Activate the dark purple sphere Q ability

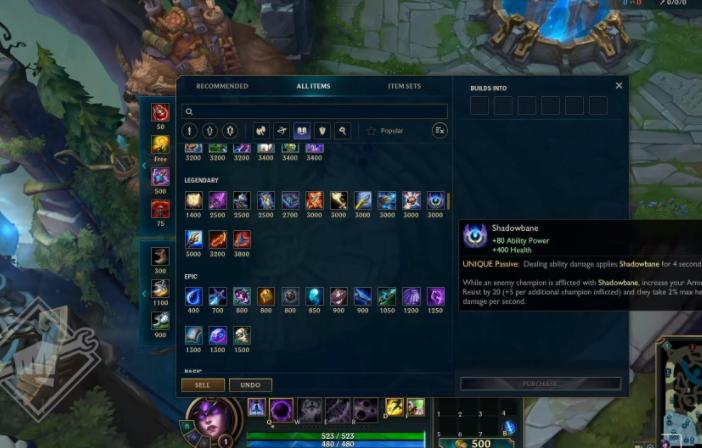(282, 409)
